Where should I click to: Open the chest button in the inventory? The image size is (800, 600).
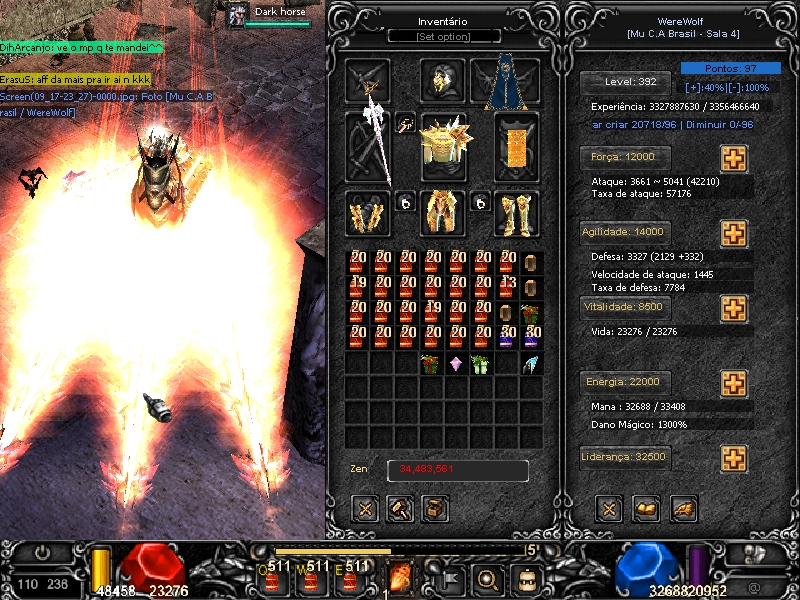[x=435, y=508]
